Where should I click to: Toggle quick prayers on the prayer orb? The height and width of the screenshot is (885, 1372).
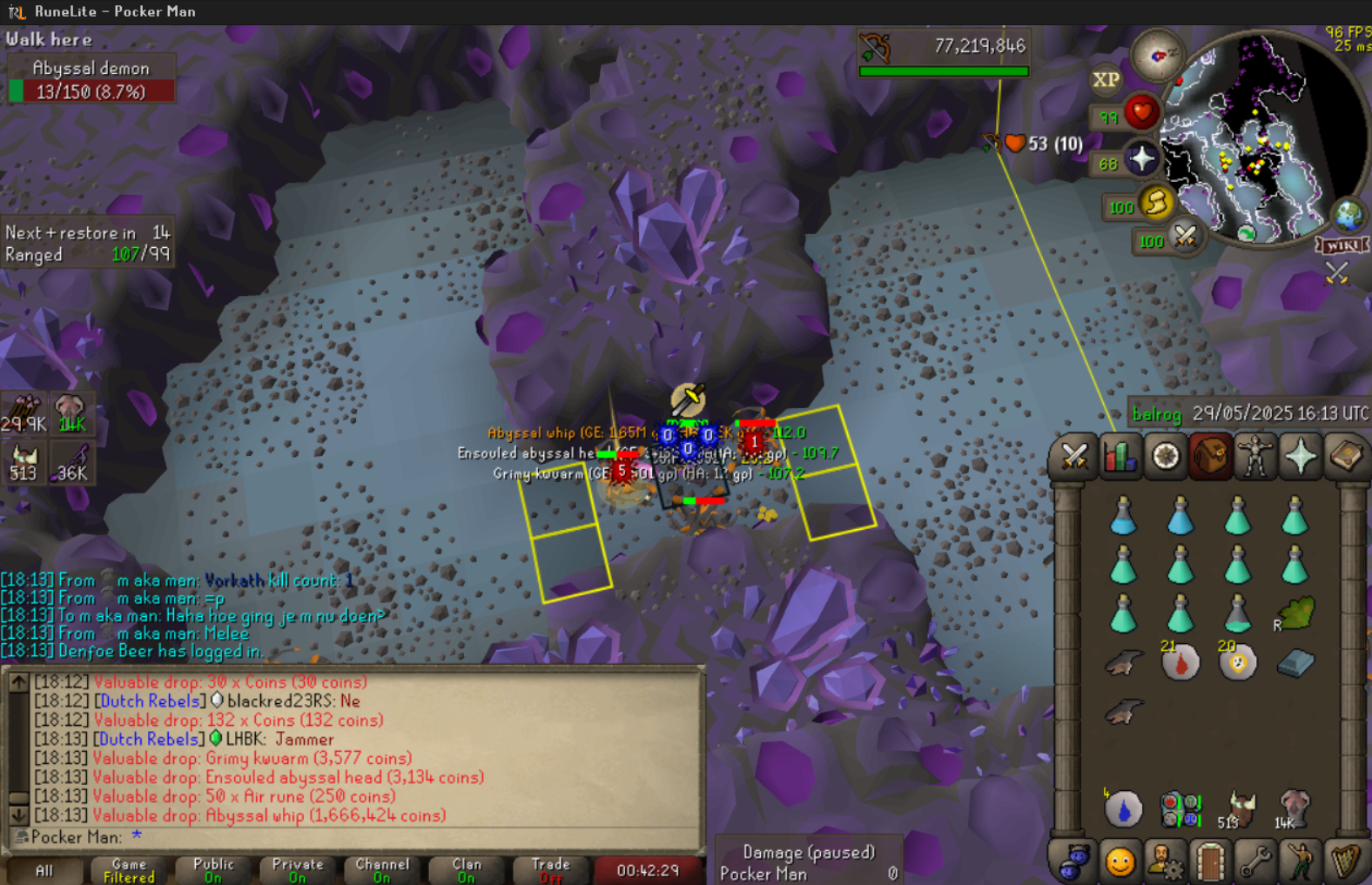[x=1141, y=160]
